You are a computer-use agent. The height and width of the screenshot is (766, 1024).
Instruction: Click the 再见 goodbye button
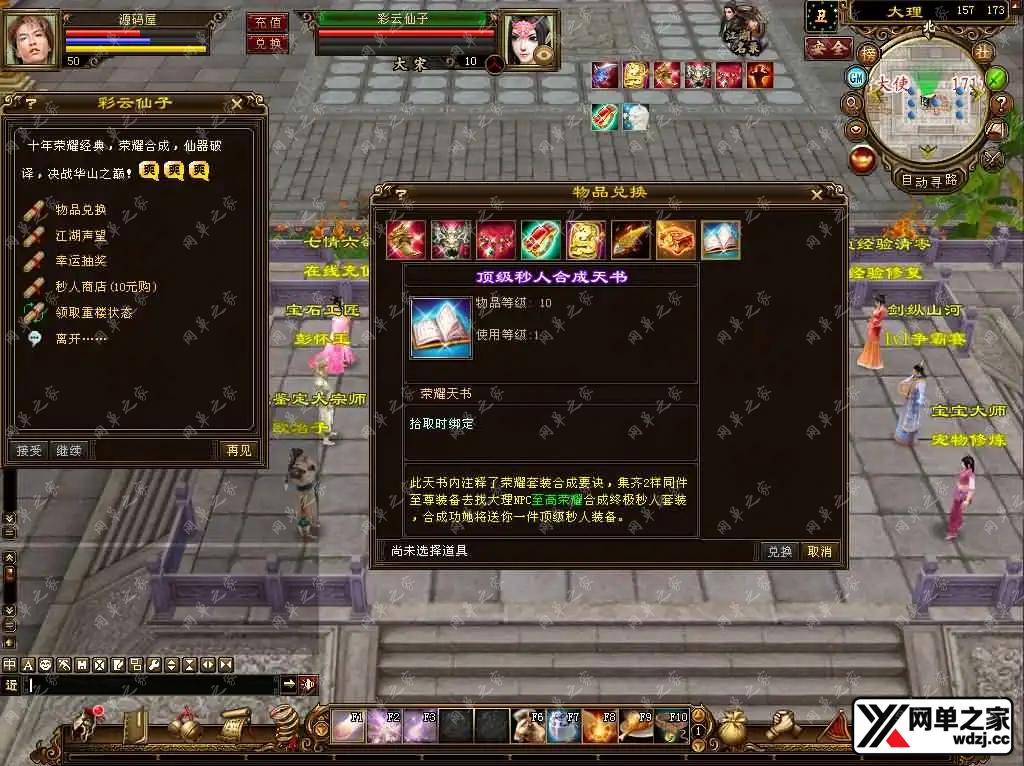238,451
